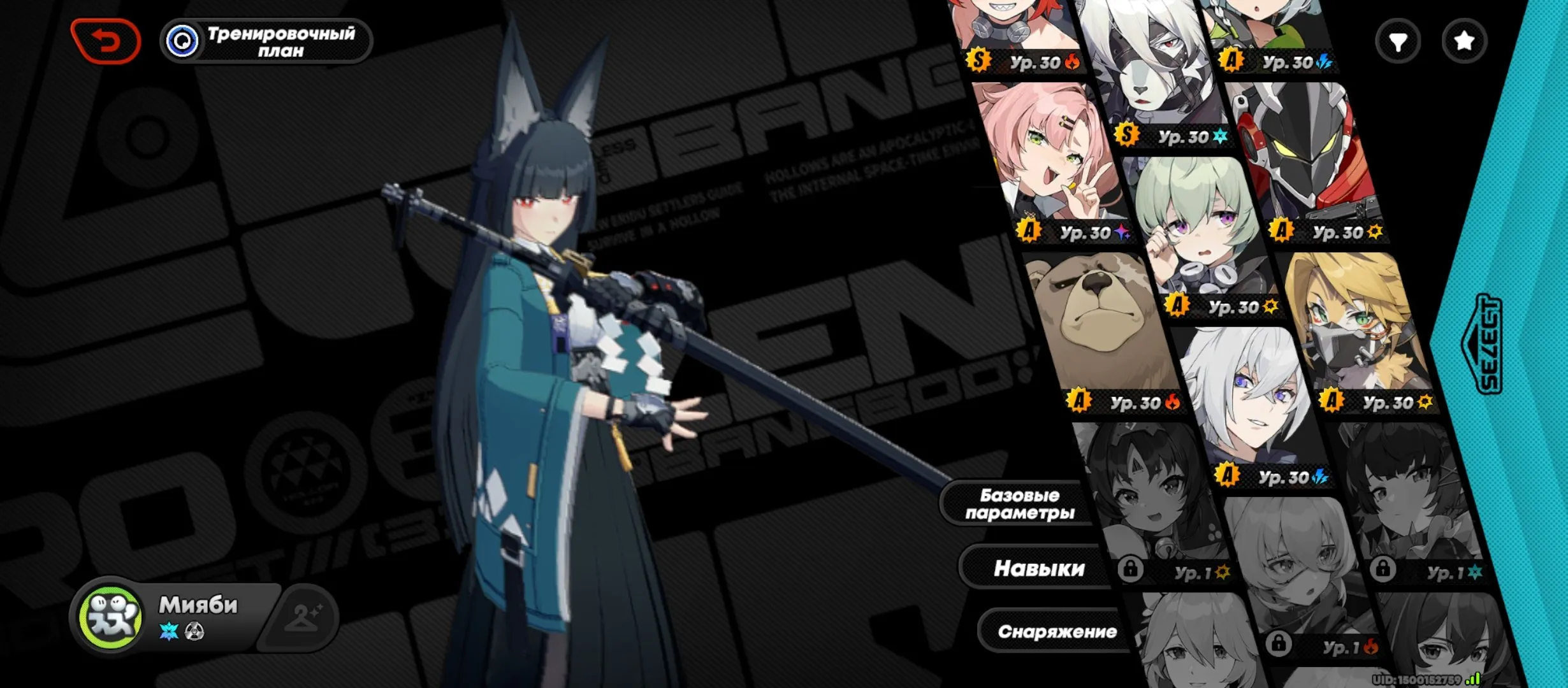Viewport: 1568px width, 688px height.
Task: Toggle favorite status with the star button
Action: pyautogui.click(x=1464, y=40)
